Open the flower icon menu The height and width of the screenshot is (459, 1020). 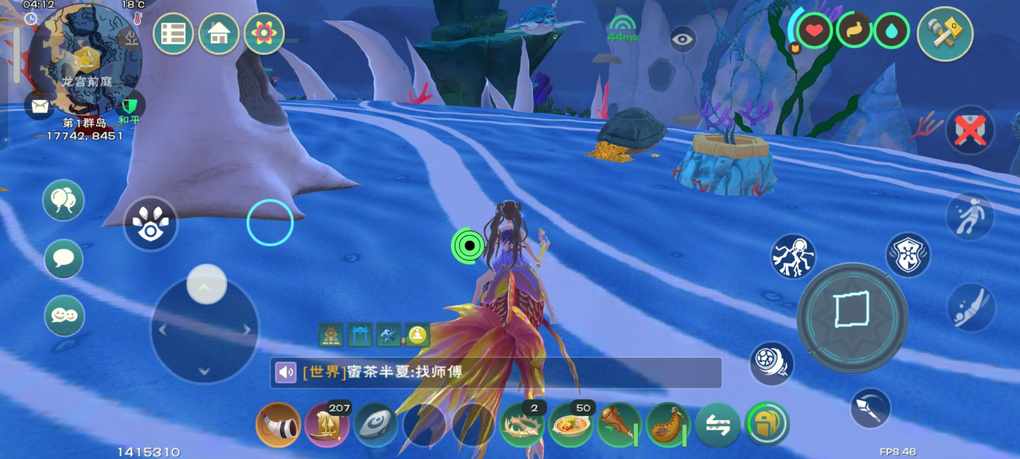(264, 34)
